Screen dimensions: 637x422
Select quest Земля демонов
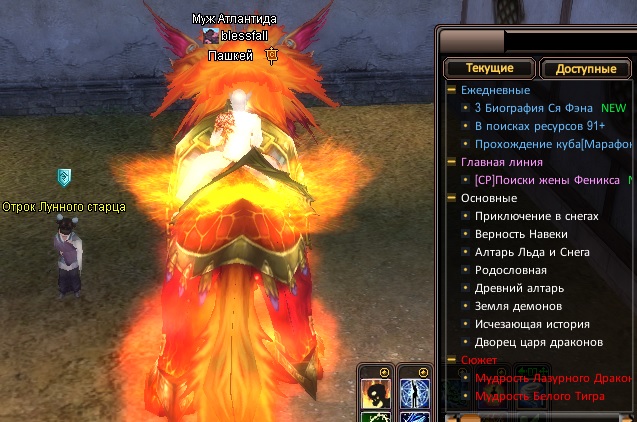(518, 306)
